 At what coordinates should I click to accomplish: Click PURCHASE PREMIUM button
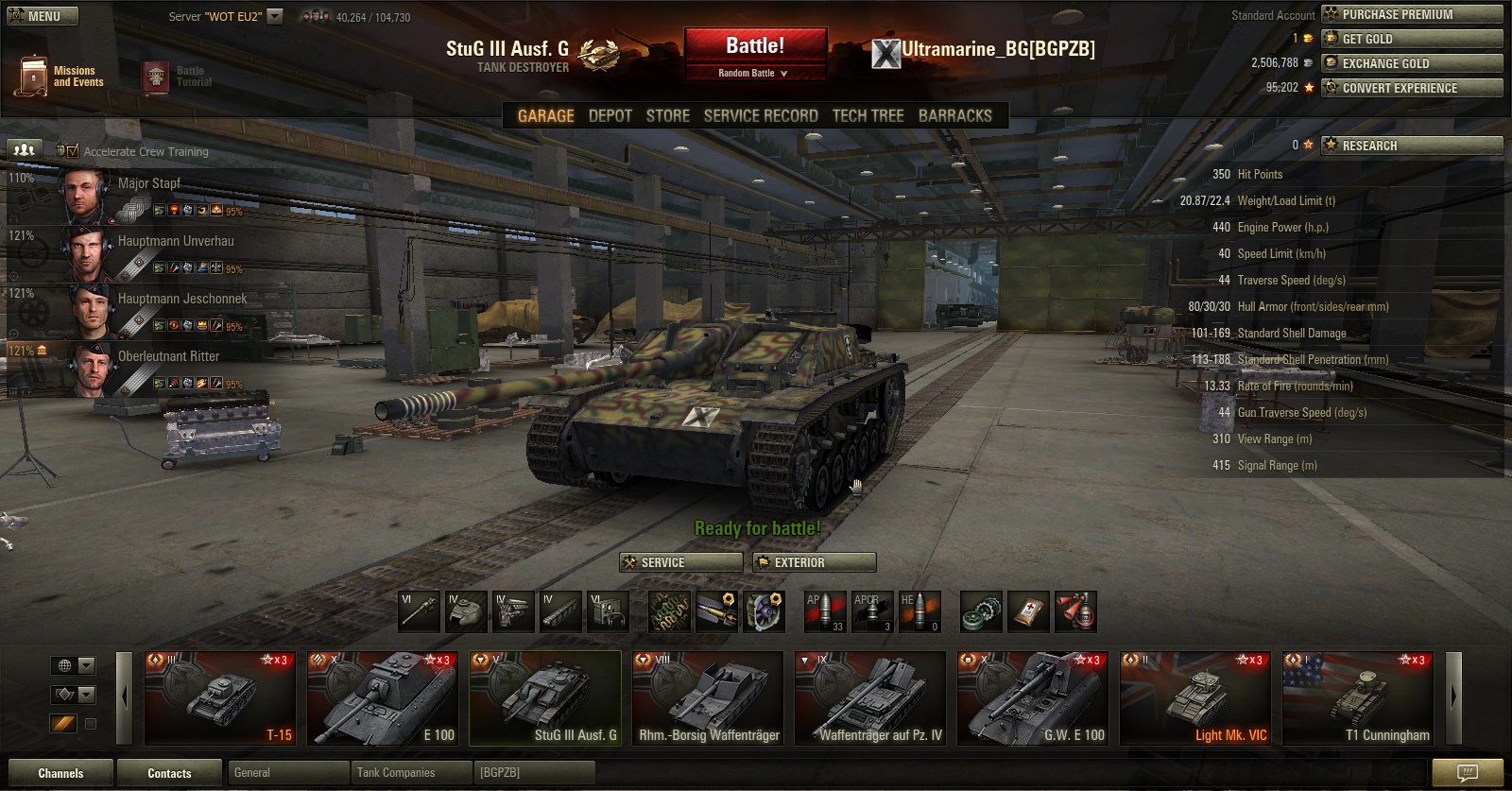pos(1411,14)
